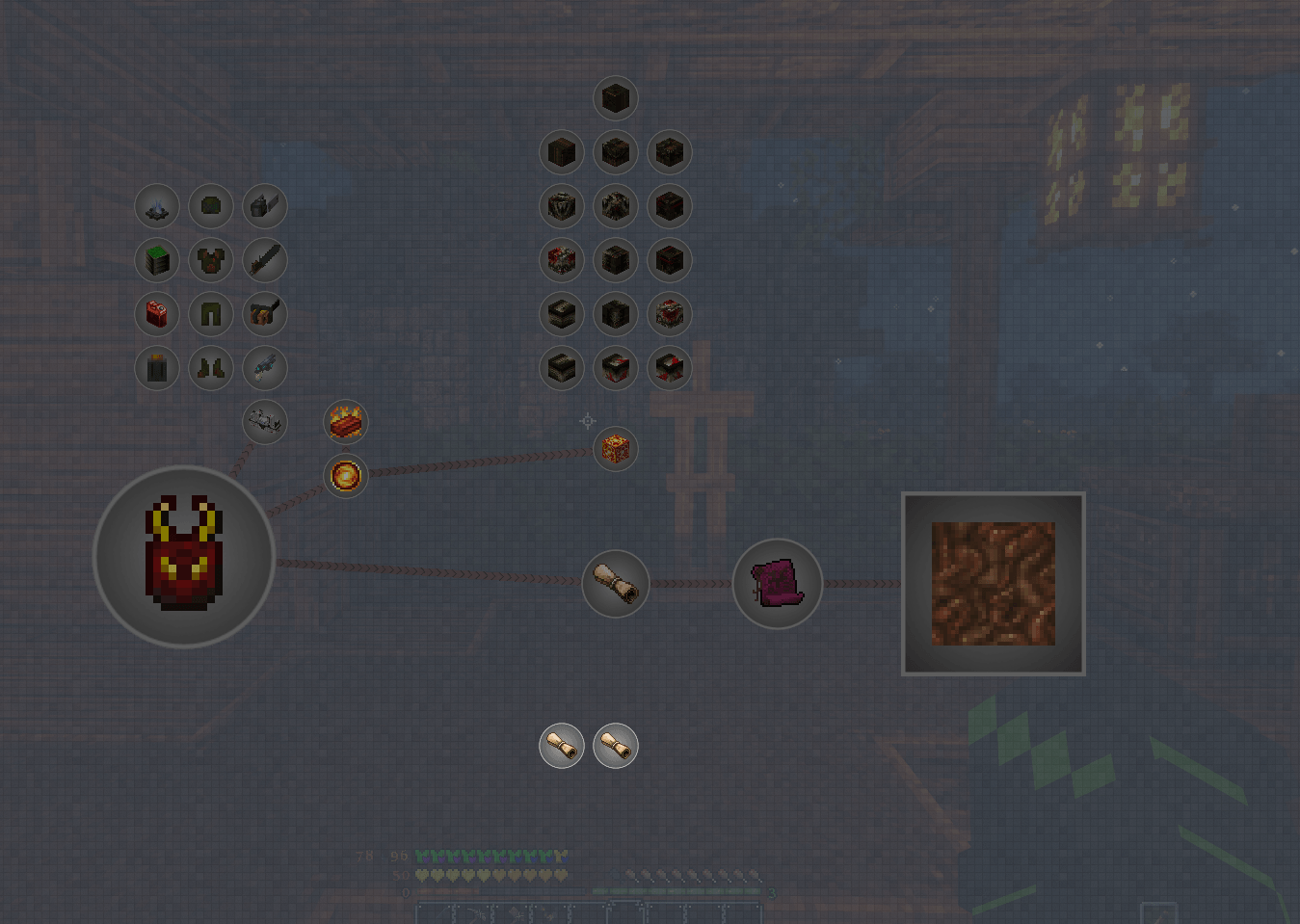Viewport: 1300px width, 924px height.
Task: Select the grass-topped composter block advancement
Action: pos(157,260)
